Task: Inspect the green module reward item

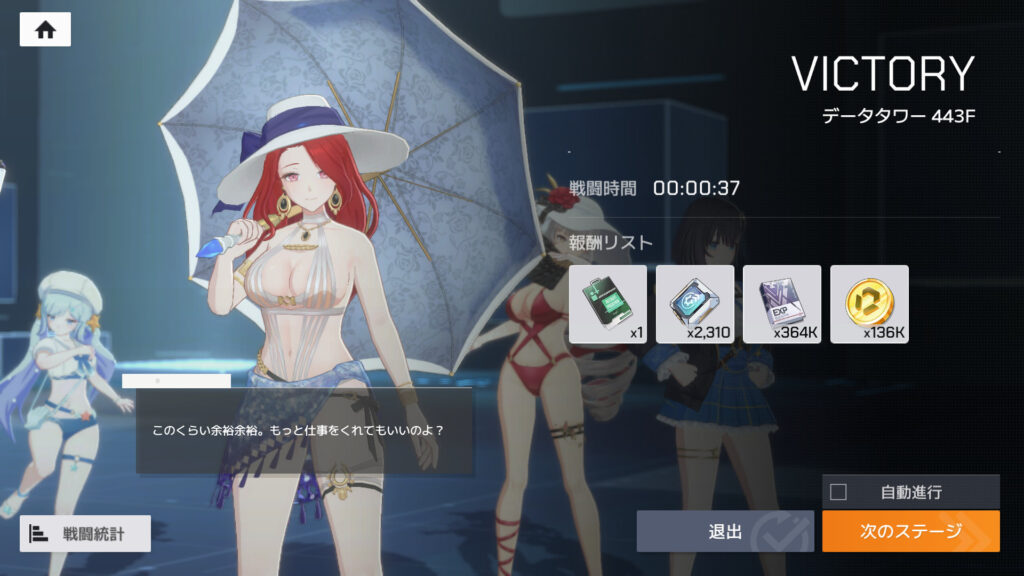Action: coord(607,304)
